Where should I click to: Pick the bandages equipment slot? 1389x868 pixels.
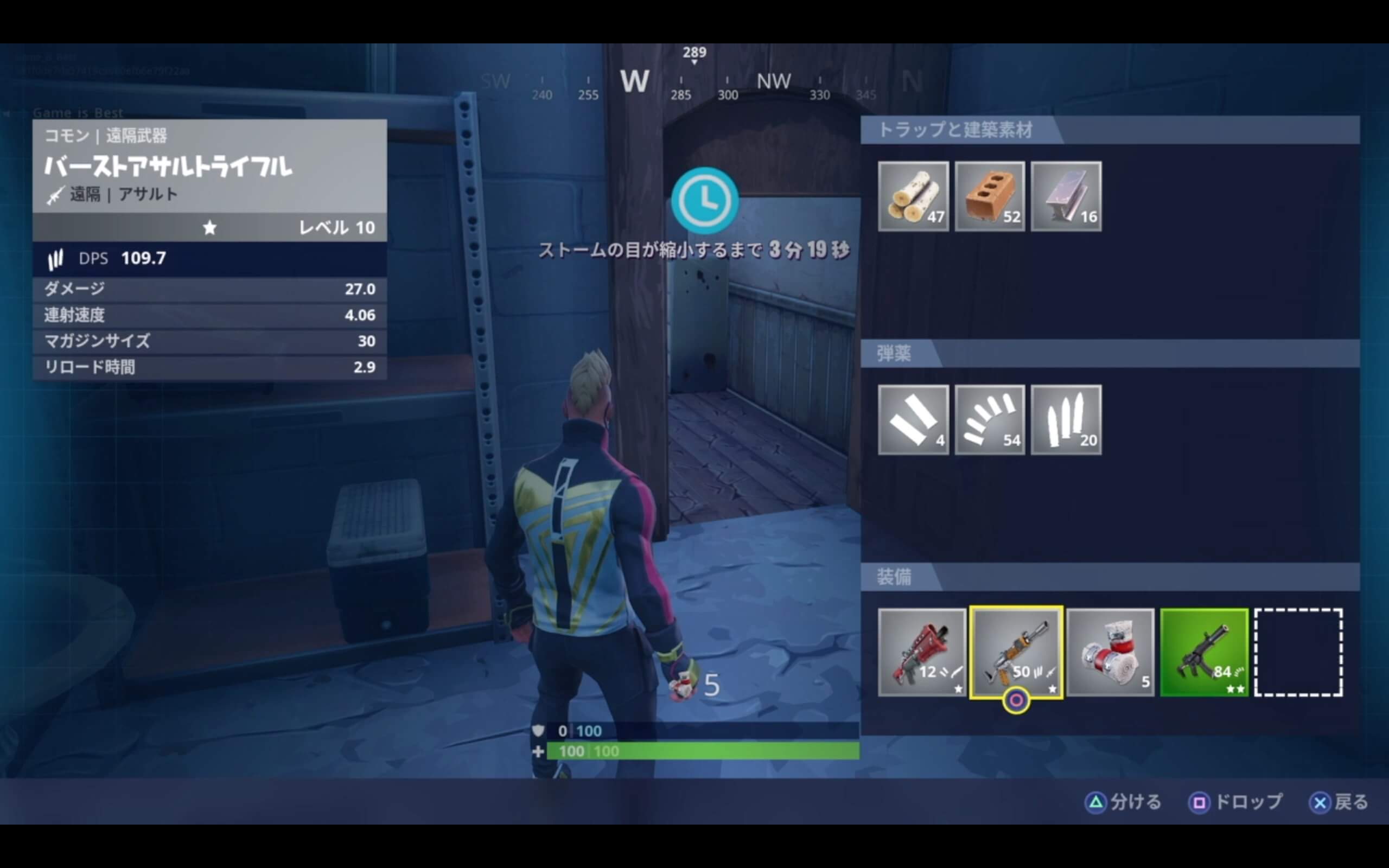pyautogui.click(x=1110, y=652)
